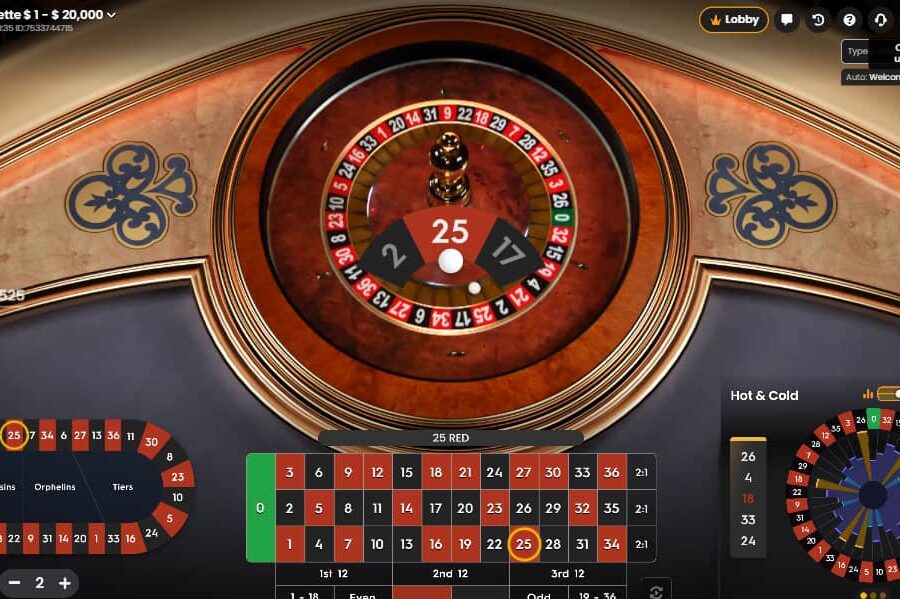The height and width of the screenshot is (599, 900).
Task: Return to the Lobby
Action: [x=733, y=19]
